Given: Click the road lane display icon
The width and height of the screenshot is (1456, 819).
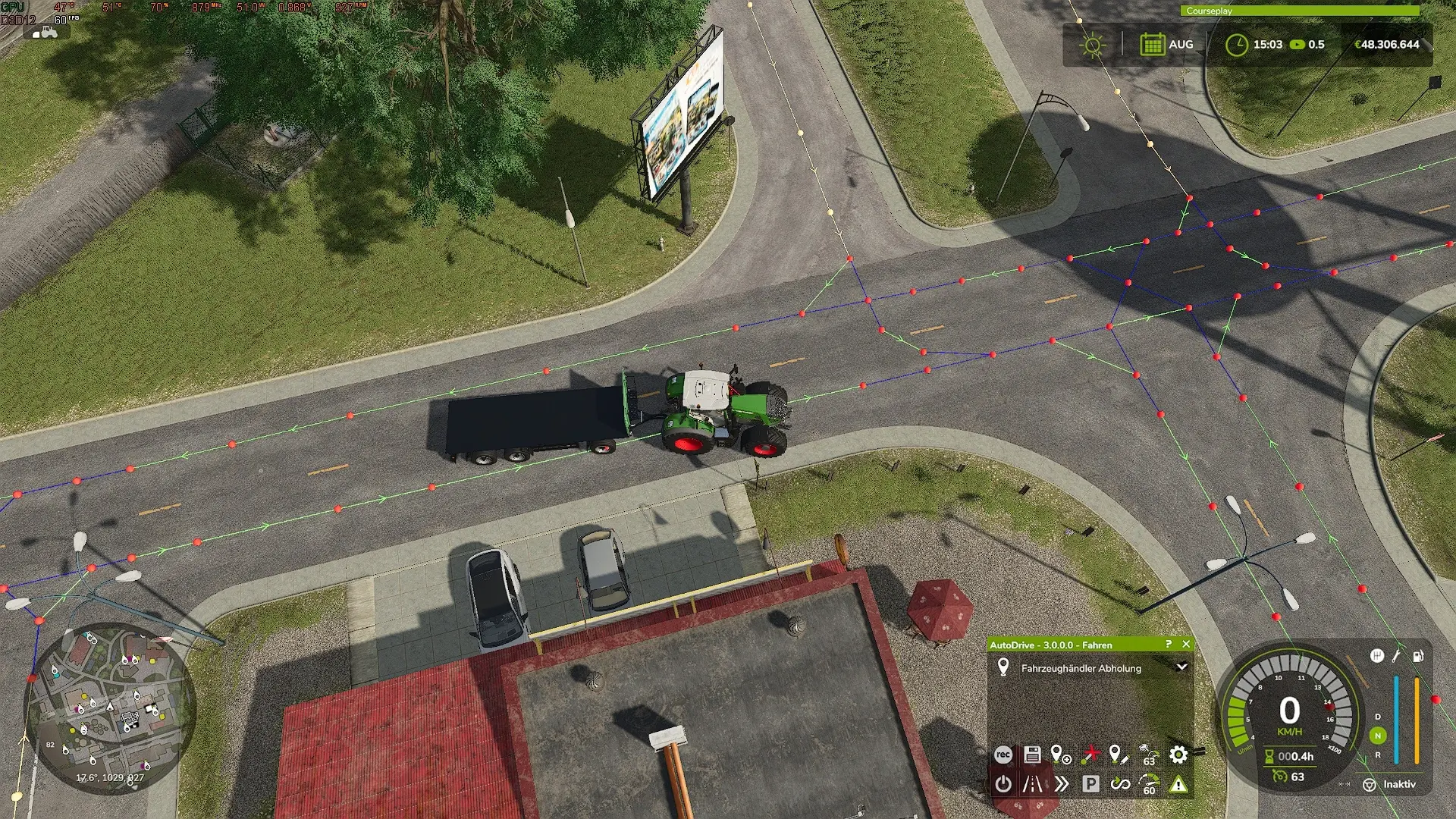Looking at the screenshot, I should [x=1032, y=784].
